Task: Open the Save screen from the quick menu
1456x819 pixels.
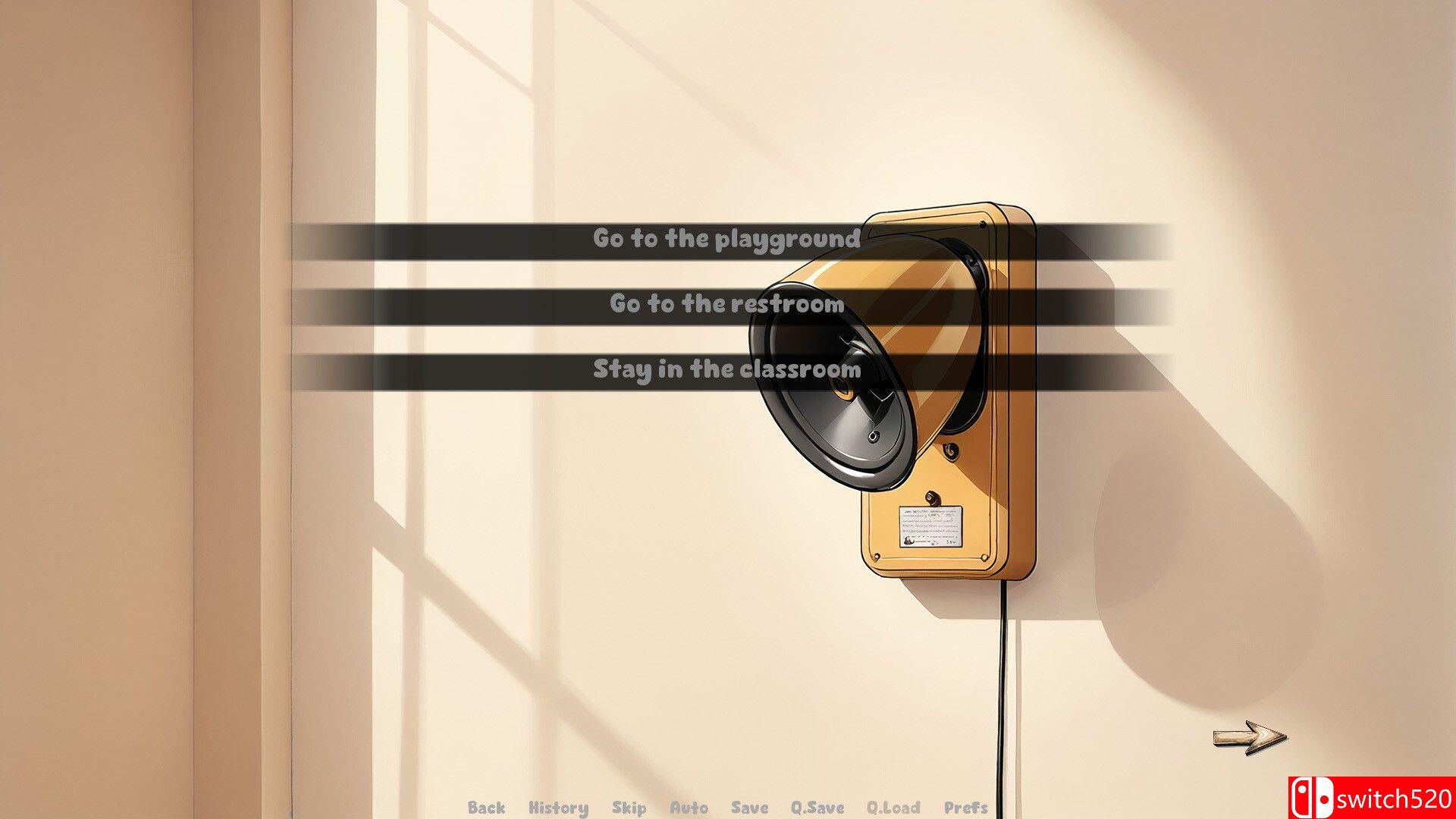Action: coord(748,808)
